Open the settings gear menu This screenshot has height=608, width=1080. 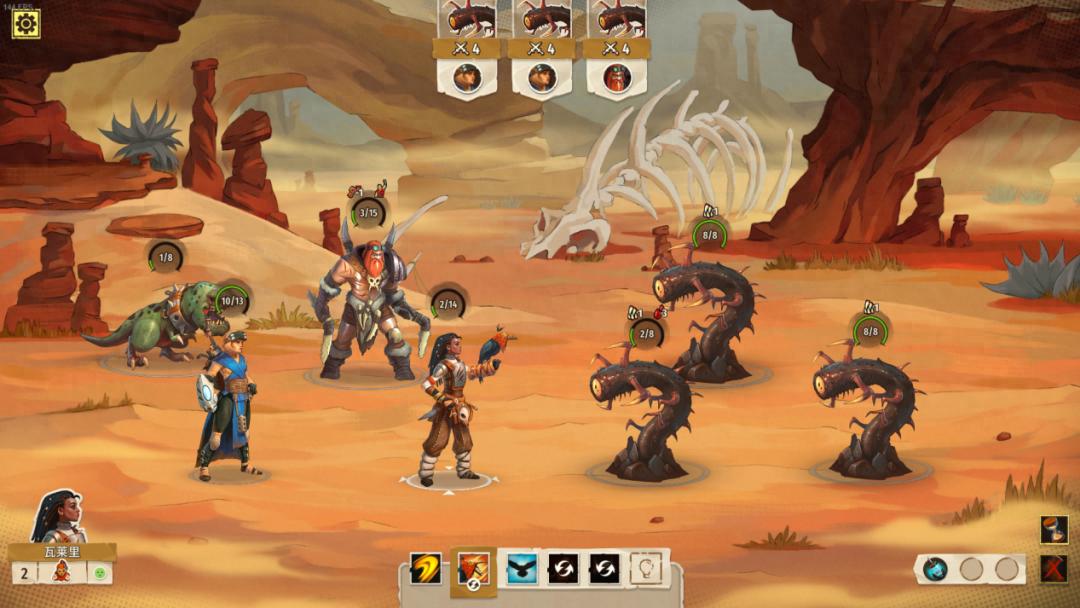tap(25, 24)
